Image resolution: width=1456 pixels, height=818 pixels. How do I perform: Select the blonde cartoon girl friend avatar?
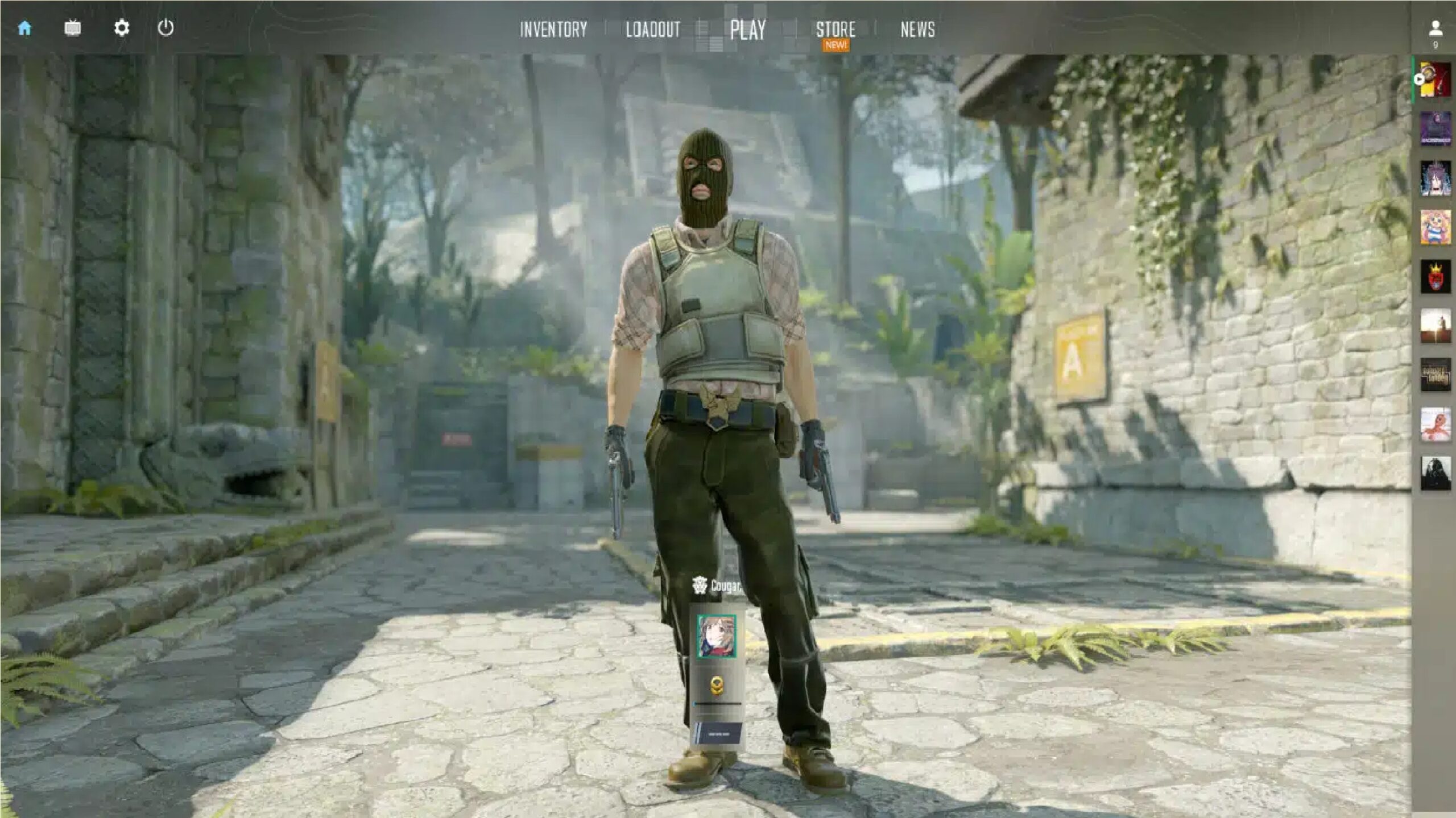[x=1435, y=227]
